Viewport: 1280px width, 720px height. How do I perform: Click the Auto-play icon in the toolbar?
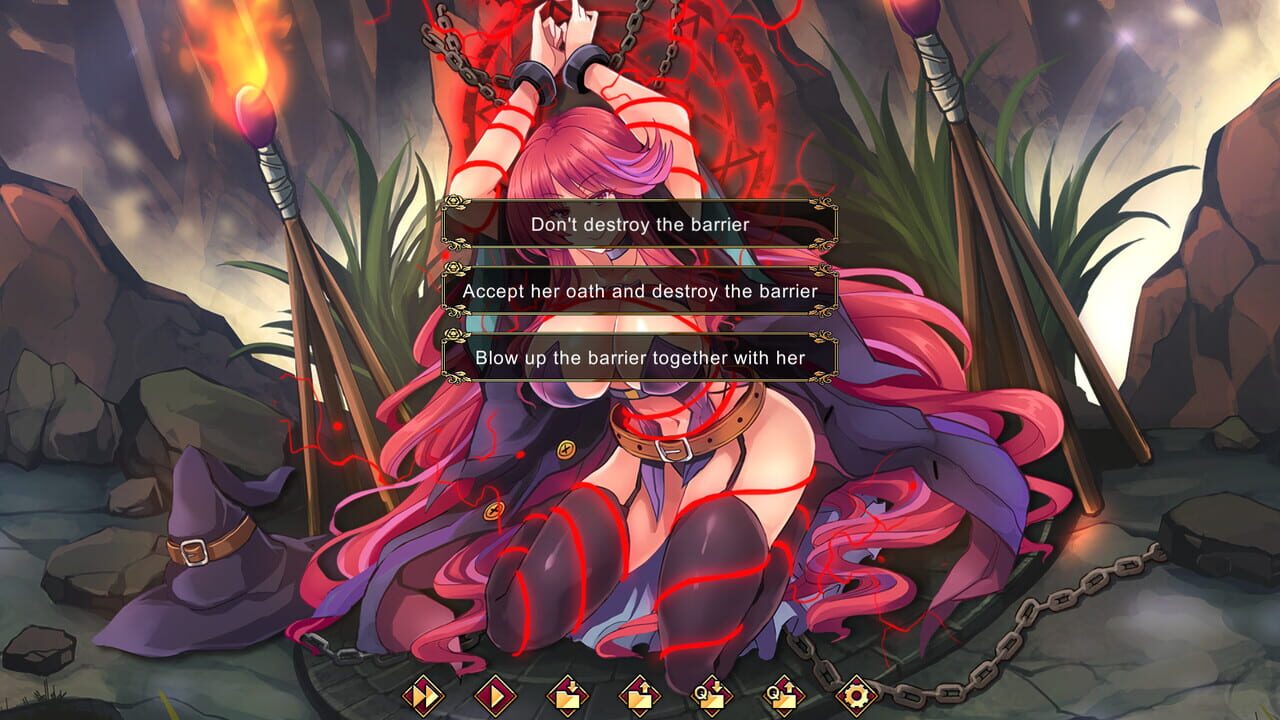pyautogui.click(x=497, y=695)
